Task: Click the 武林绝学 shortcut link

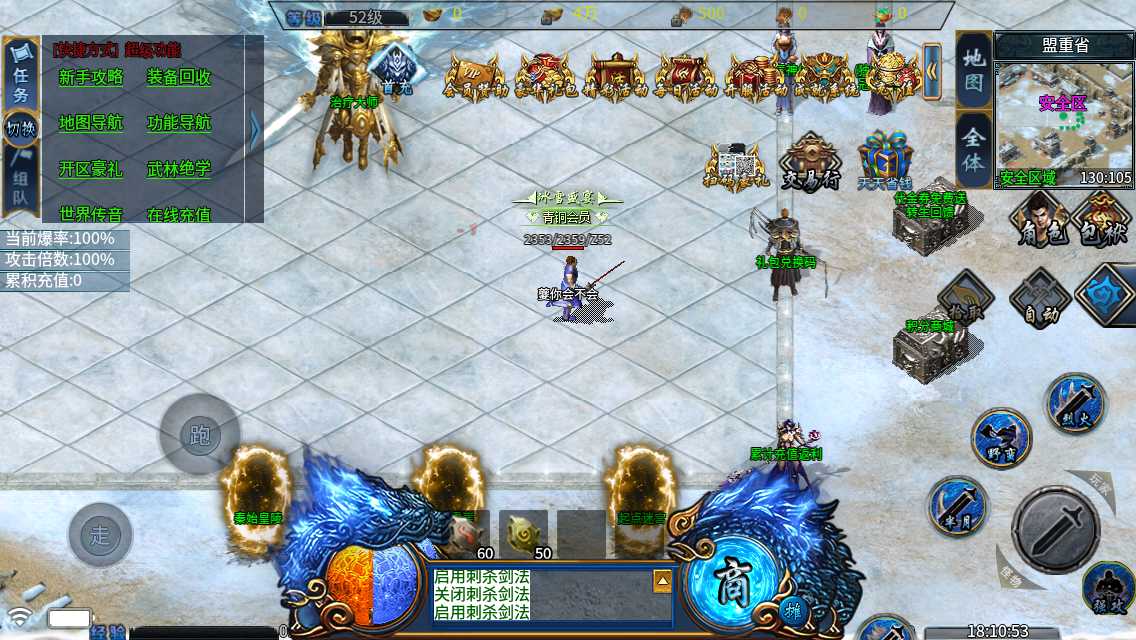Action: (179, 169)
